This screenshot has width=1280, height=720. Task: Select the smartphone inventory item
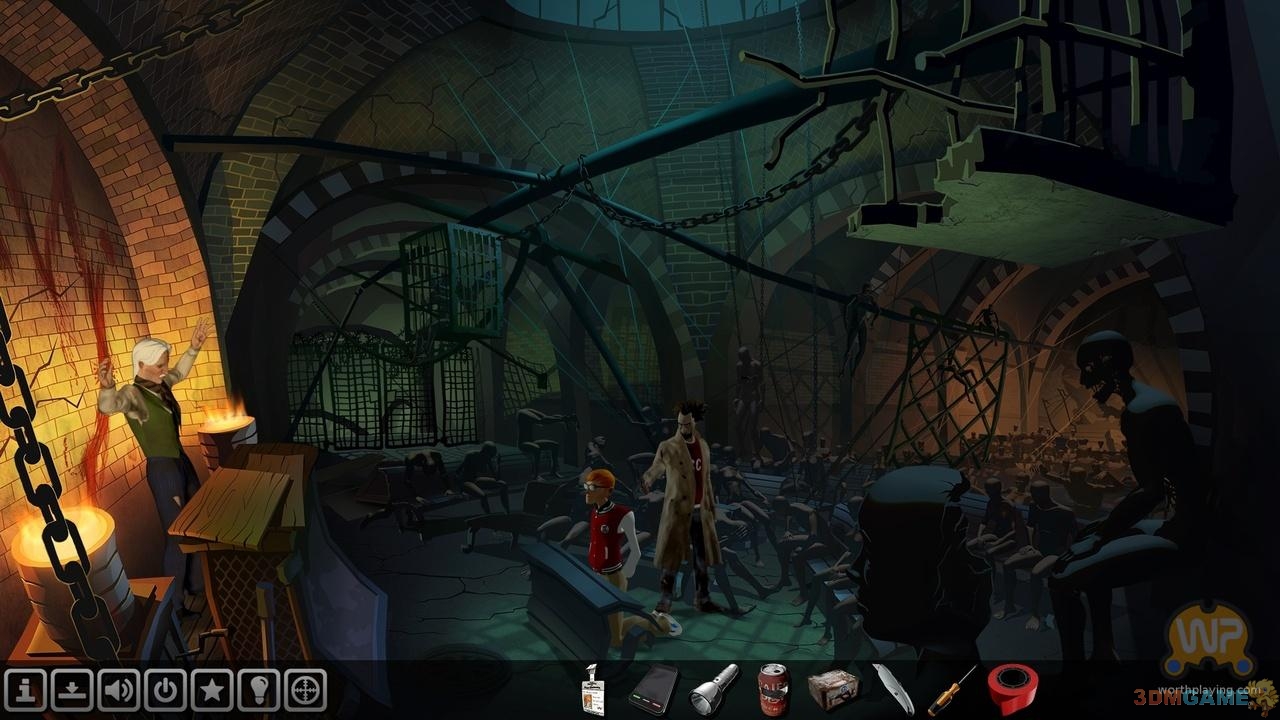click(x=653, y=689)
